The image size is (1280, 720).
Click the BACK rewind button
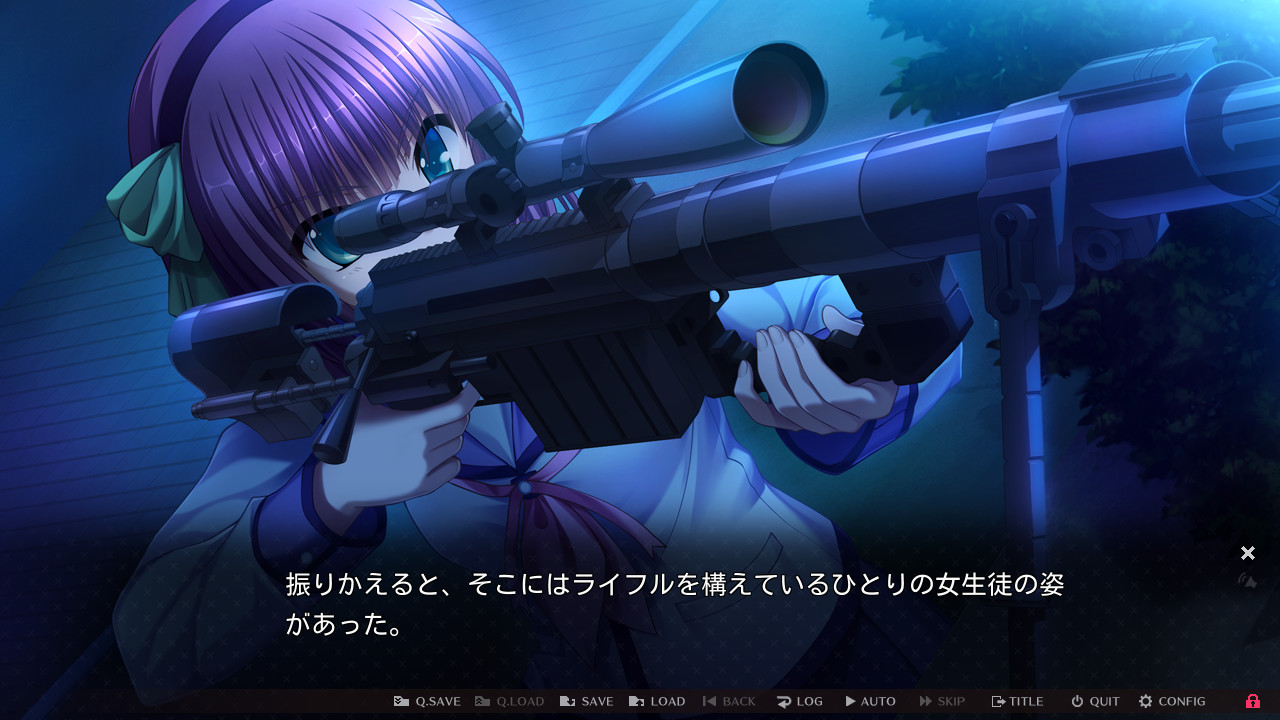pyautogui.click(x=730, y=701)
